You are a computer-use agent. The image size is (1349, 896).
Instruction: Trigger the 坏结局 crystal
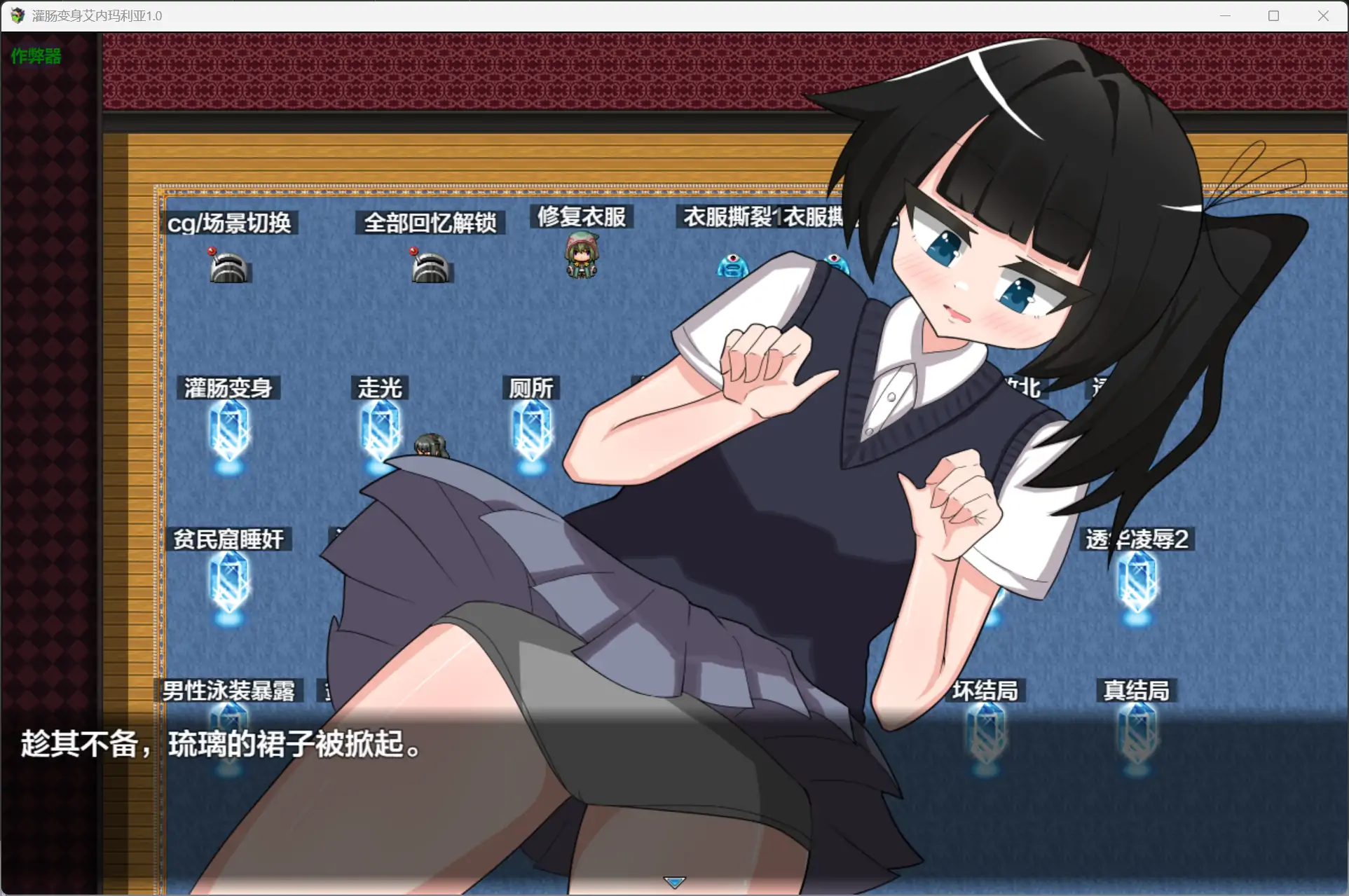pos(985,732)
